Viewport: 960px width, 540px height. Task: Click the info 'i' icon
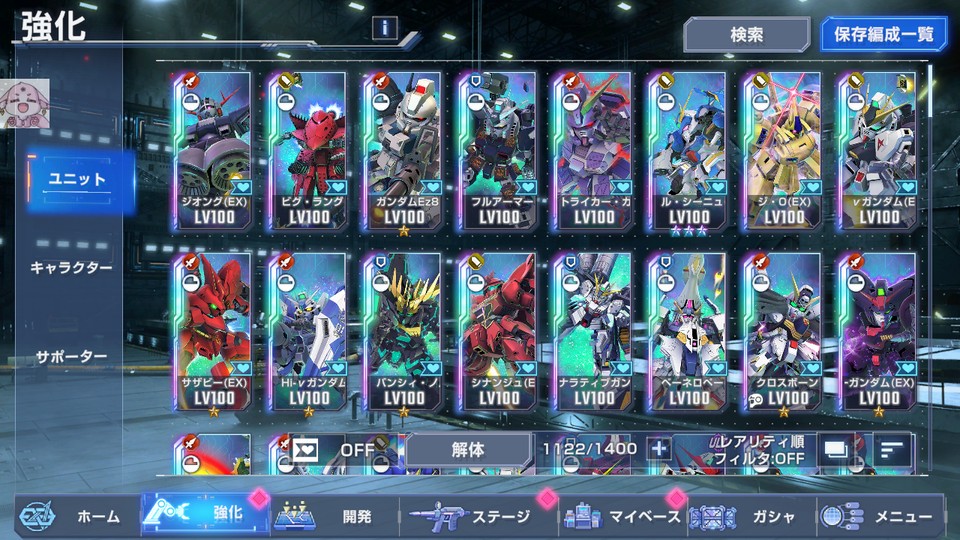pos(383,28)
